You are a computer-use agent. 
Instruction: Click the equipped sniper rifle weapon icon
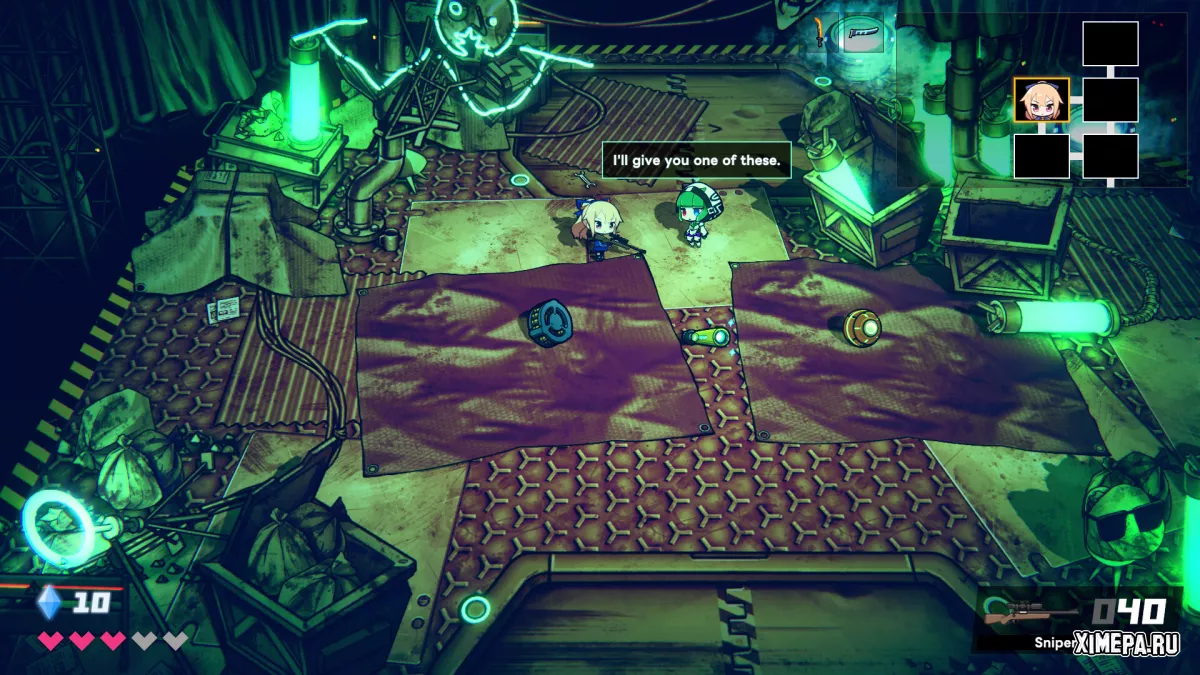point(1030,614)
